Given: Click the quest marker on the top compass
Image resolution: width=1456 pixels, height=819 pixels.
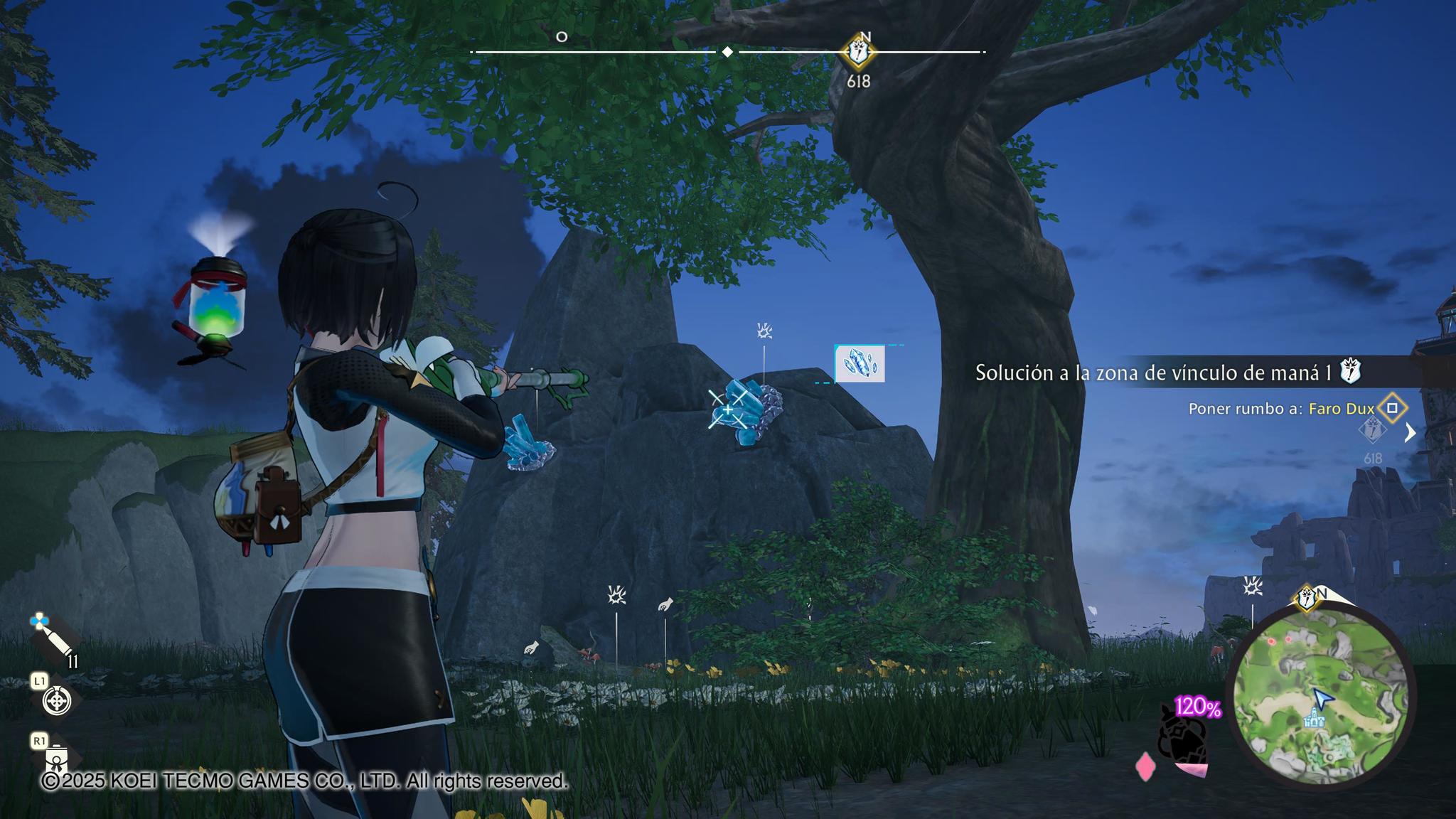Looking at the screenshot, I should coord(859,52).
